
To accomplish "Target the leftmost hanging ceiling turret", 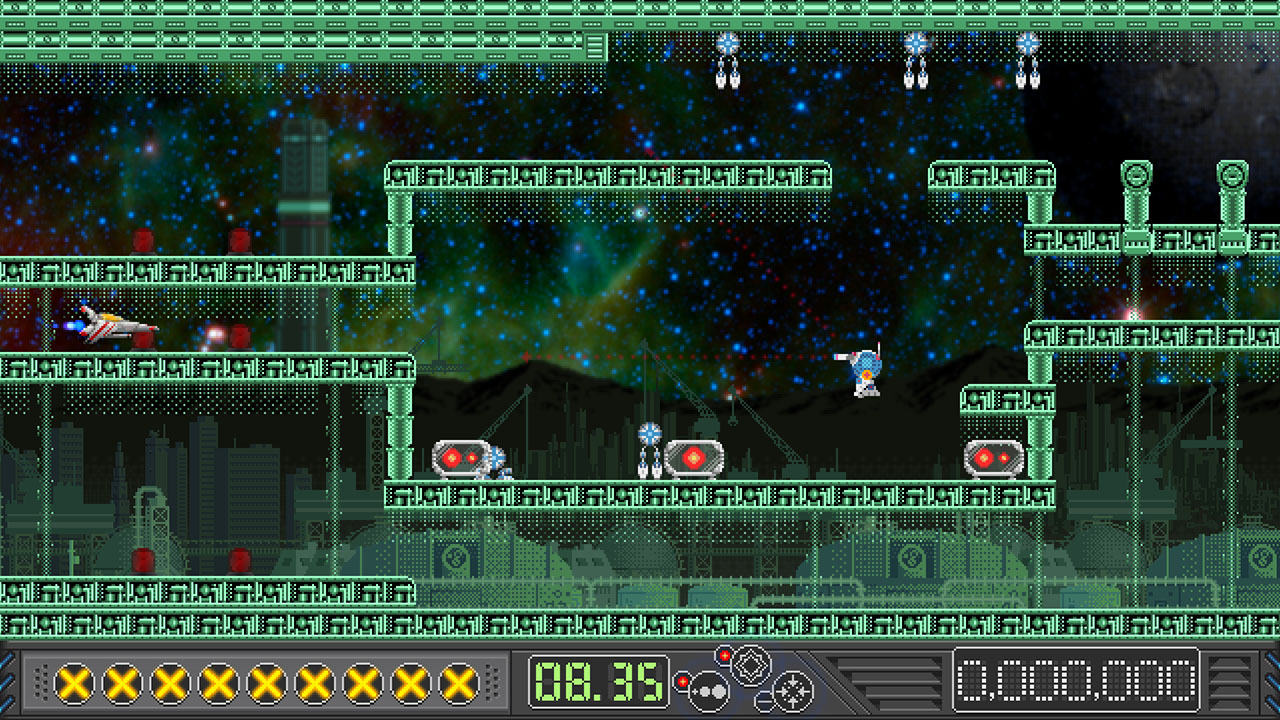I will 730,55.
